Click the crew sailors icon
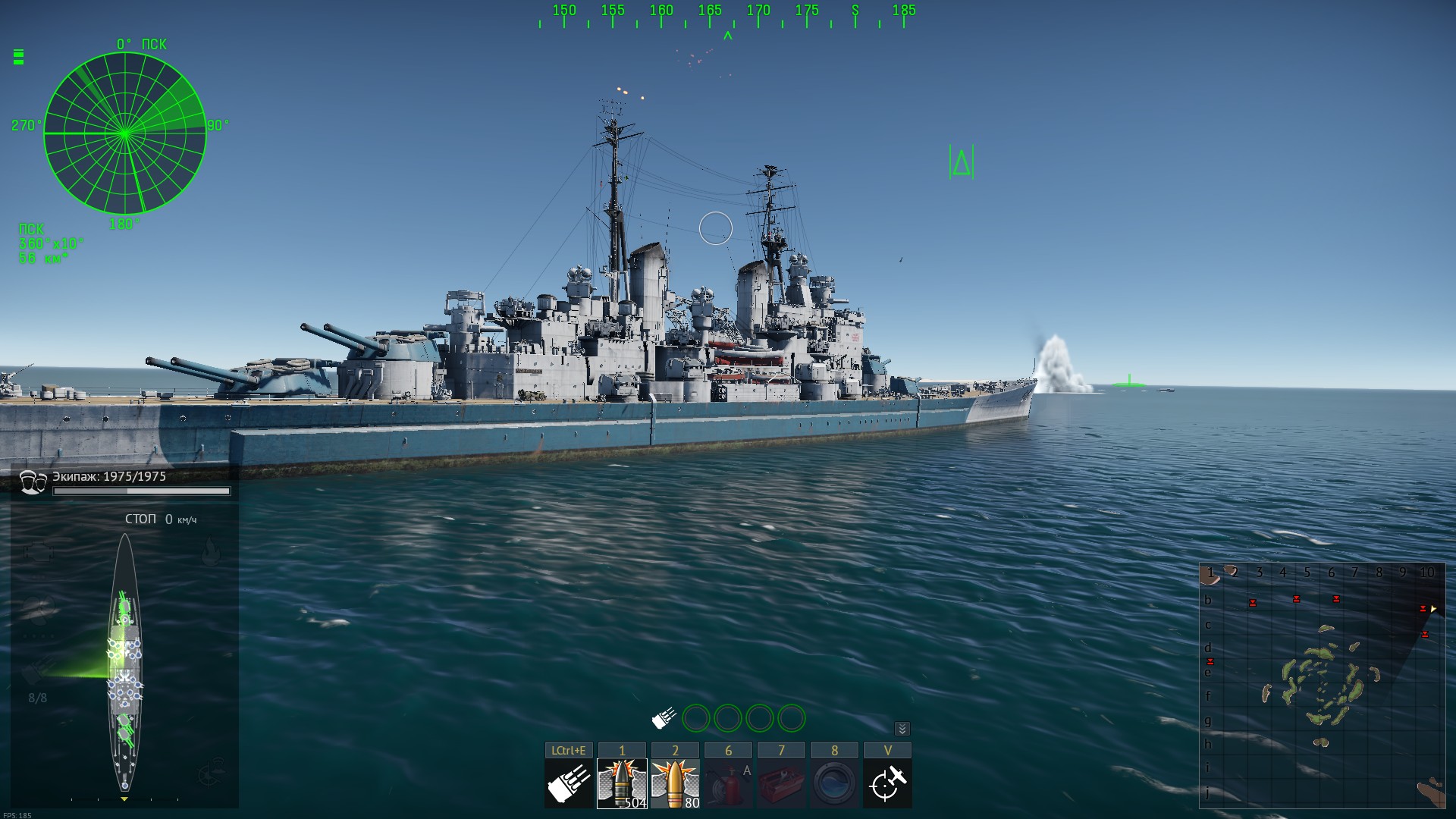This screenshot has width=1456, height=819. point(33,482)
